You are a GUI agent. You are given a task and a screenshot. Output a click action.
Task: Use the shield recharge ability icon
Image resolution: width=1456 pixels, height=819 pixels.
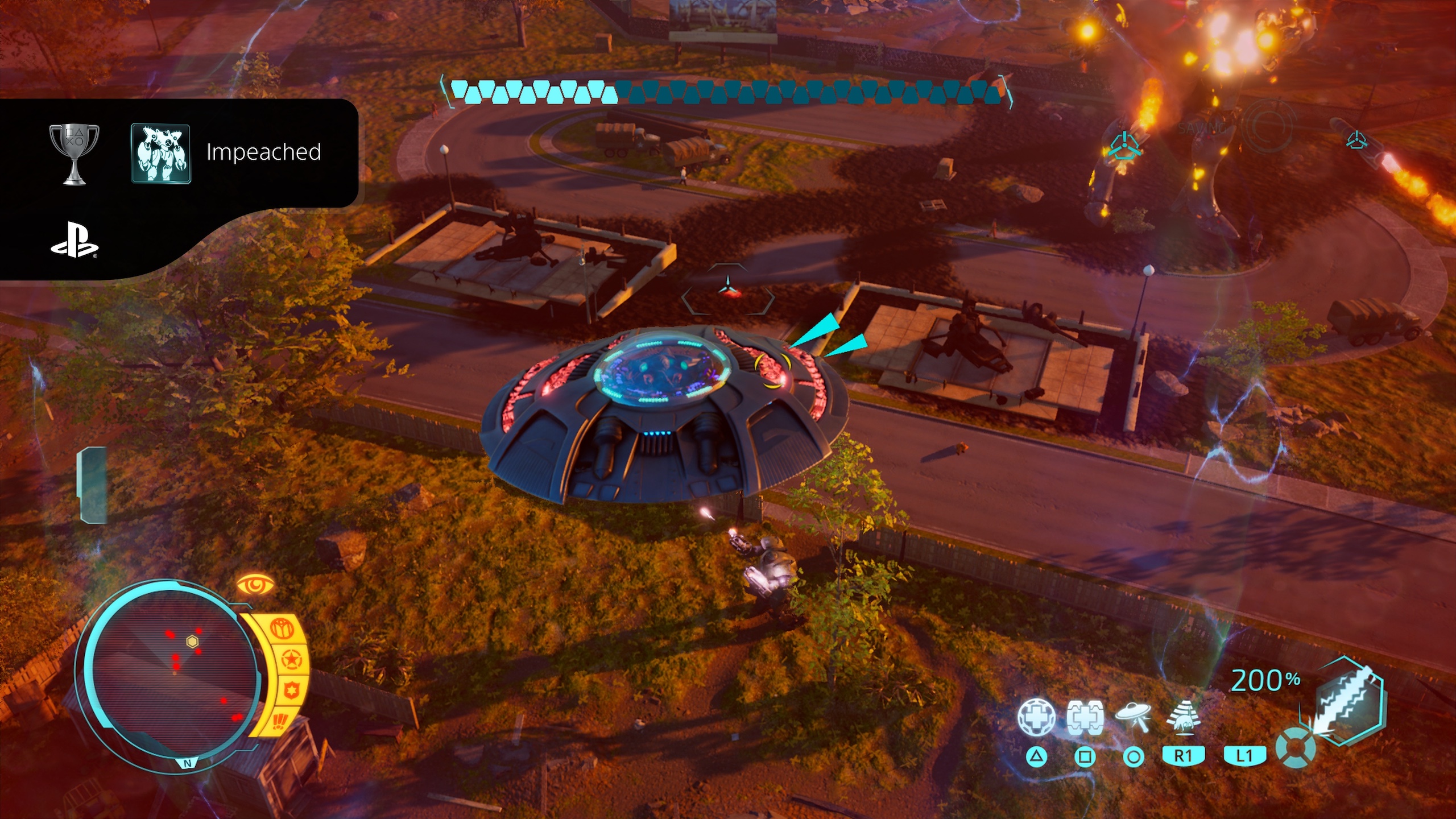1085,718
